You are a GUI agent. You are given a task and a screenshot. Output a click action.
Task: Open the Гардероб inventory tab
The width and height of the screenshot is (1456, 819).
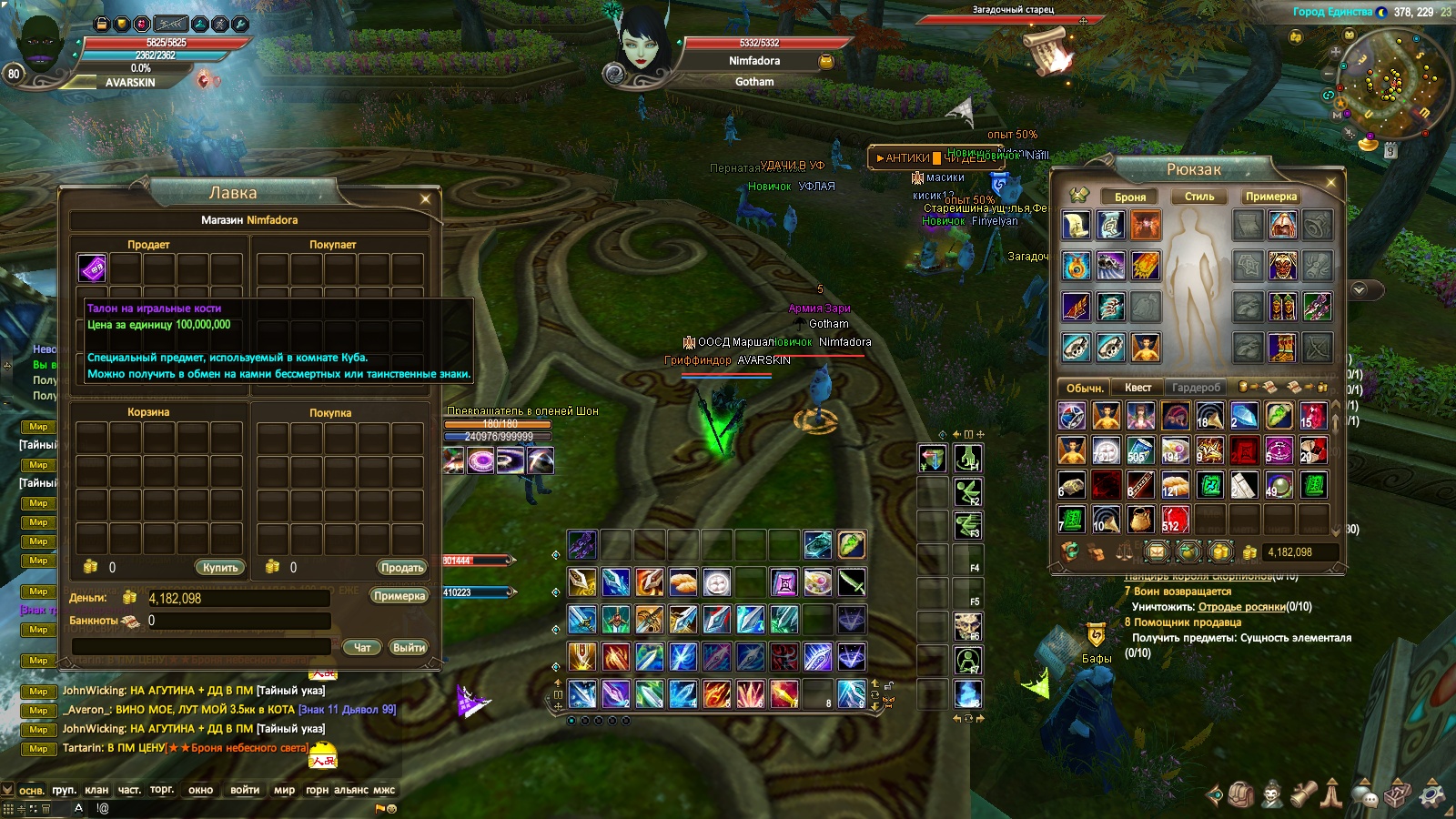(1196, 388)
